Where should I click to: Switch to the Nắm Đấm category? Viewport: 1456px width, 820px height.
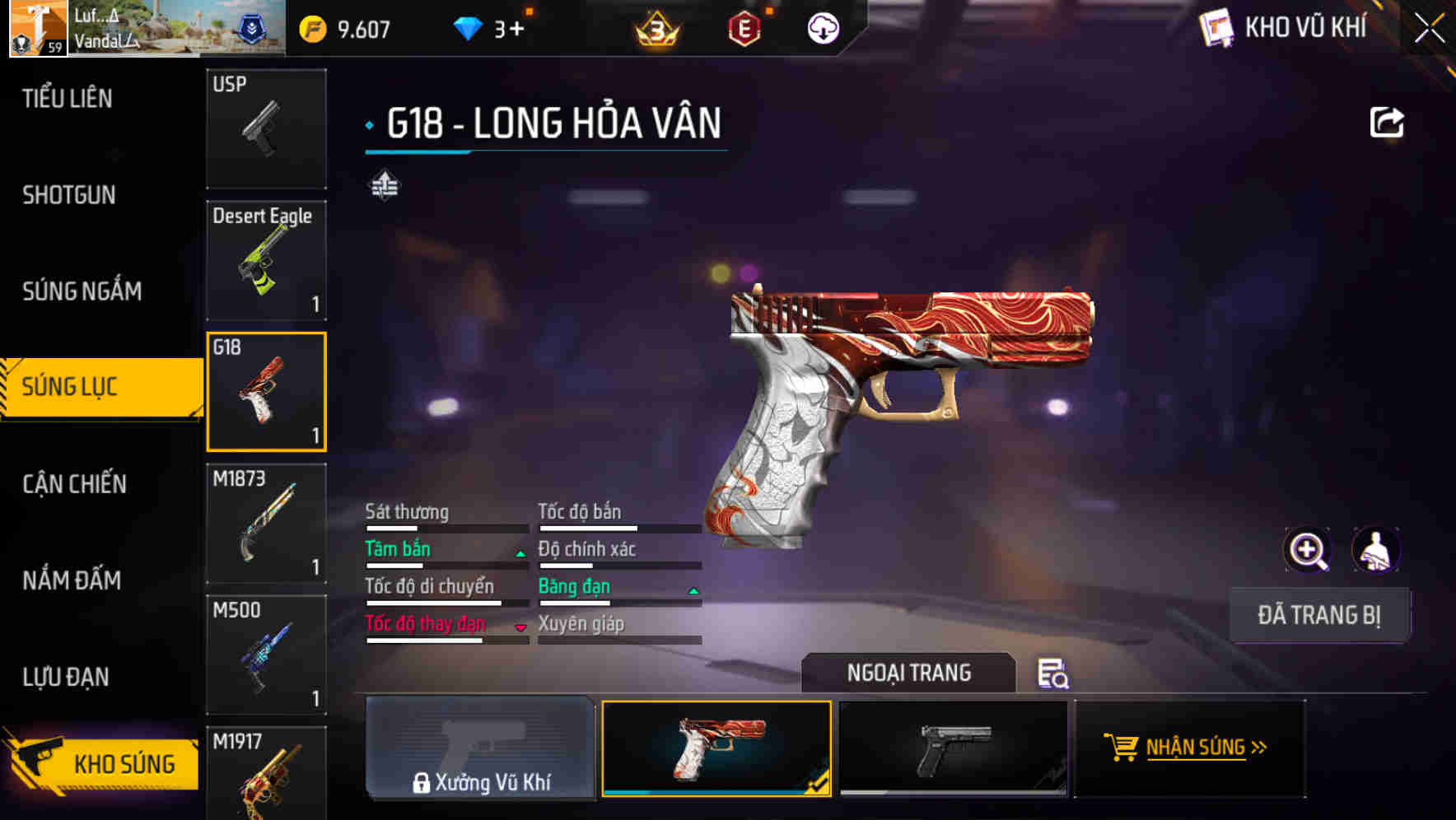pos(72,580)
